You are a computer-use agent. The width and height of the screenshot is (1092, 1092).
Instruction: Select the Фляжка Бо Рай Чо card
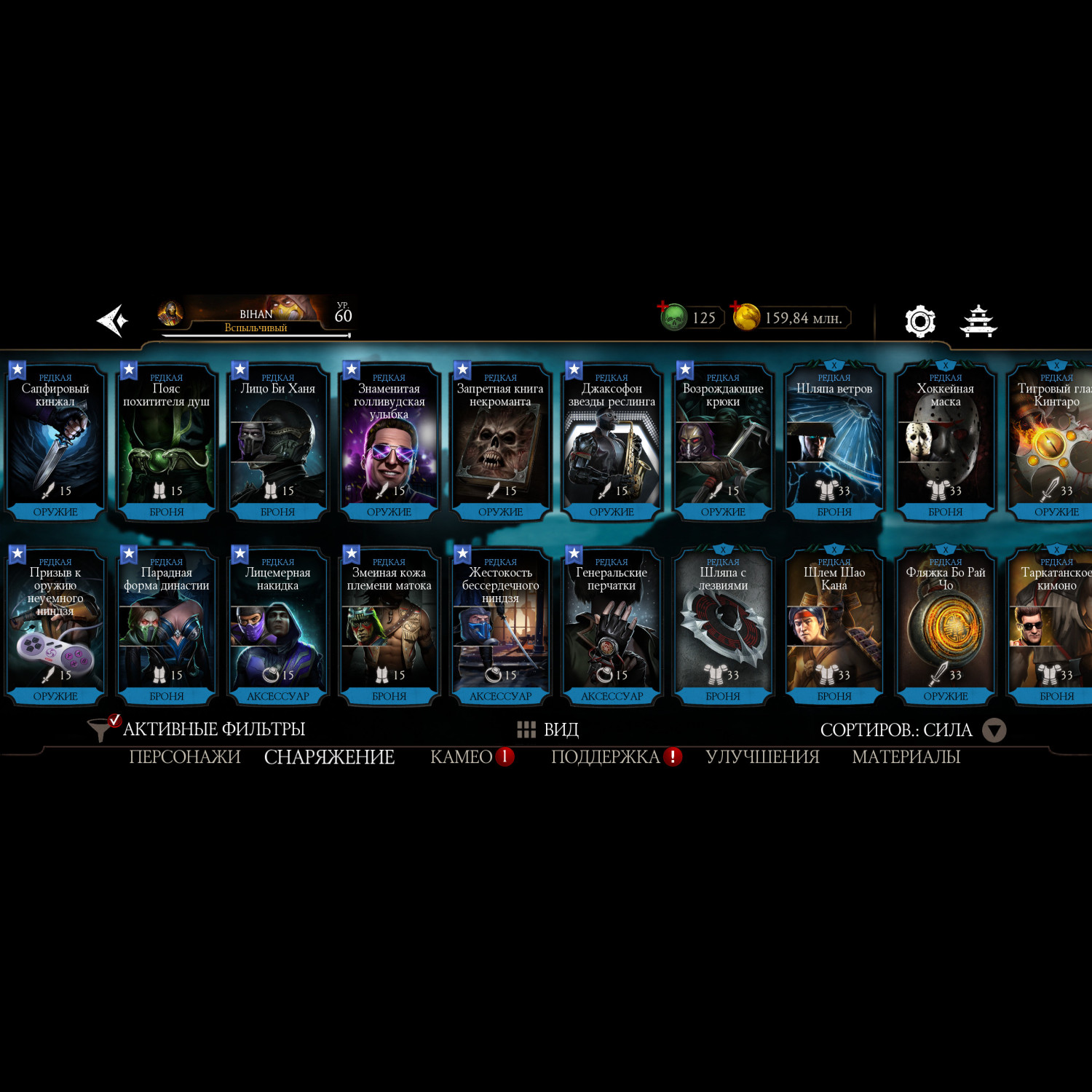(945, 626)
